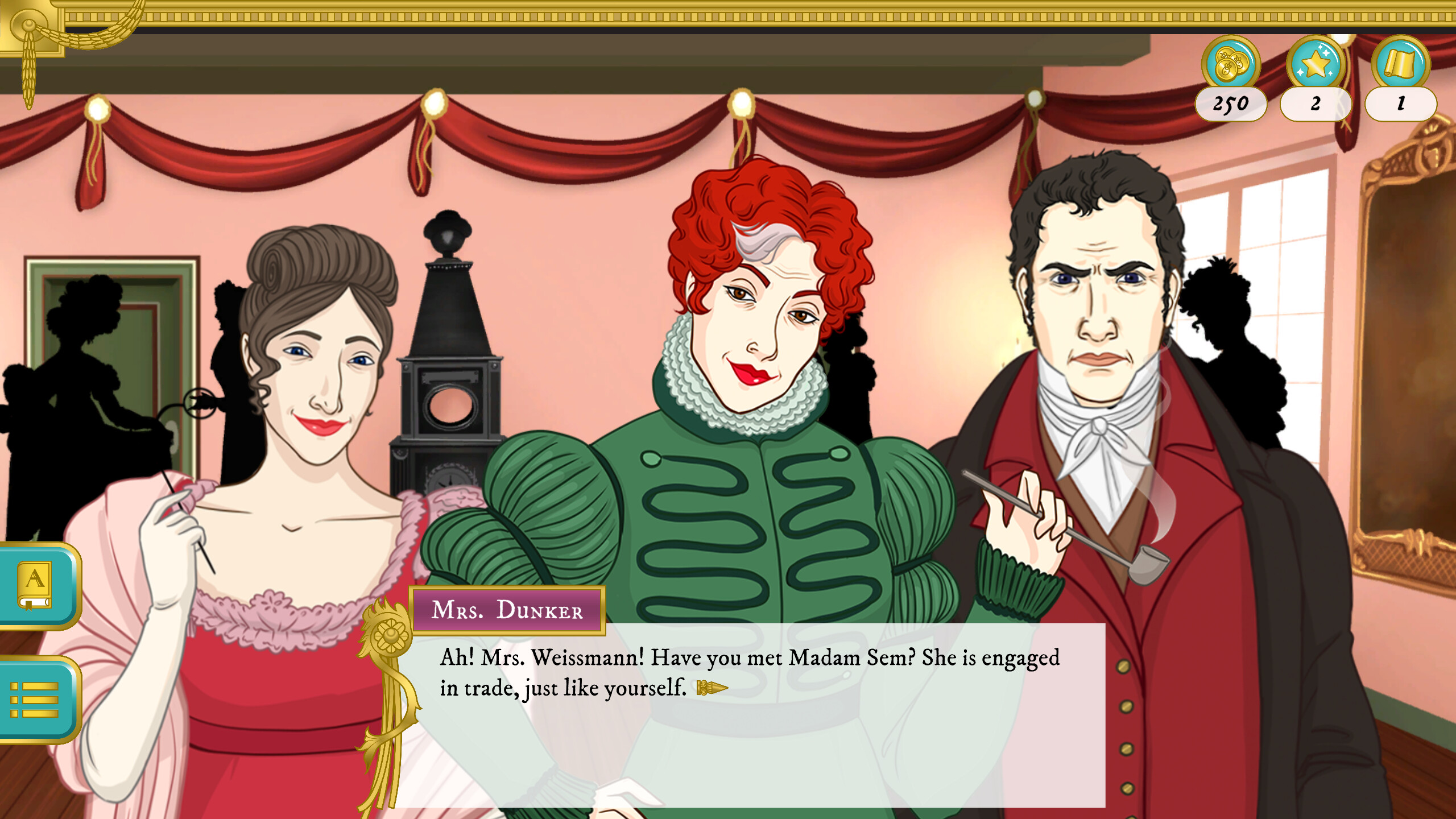The height and width of the screenshot is (819, 1456).
Task: Expand the star points total
Action: point(1315,104)
